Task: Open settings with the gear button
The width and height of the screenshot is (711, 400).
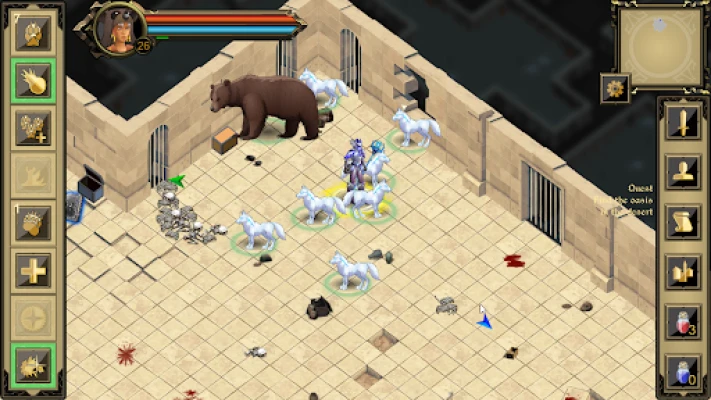Action: pyautogui.click(x=615, y=88)
